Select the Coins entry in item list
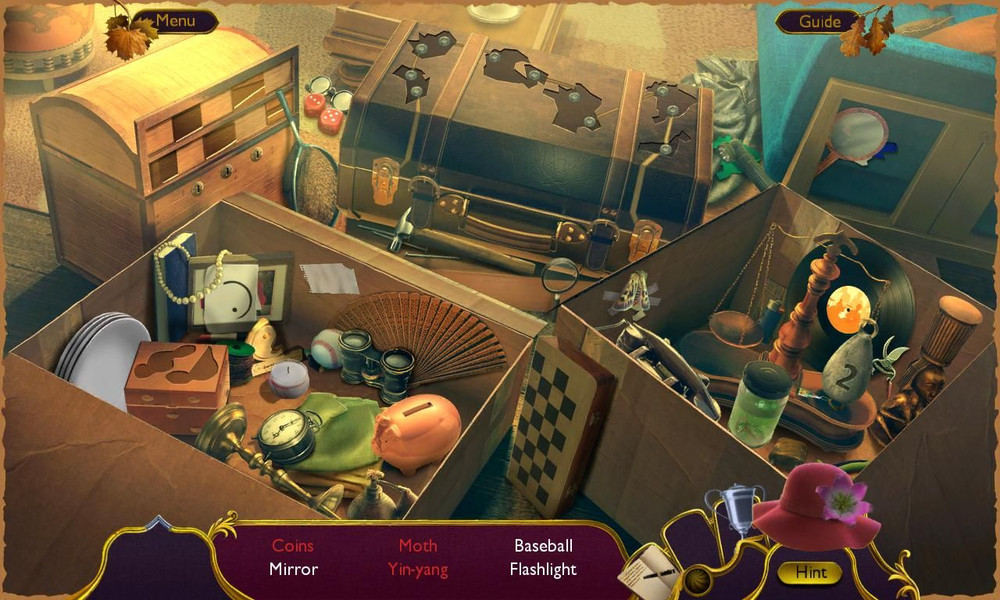Screen dimensions: 1000x600 click(x=293, y=546)
